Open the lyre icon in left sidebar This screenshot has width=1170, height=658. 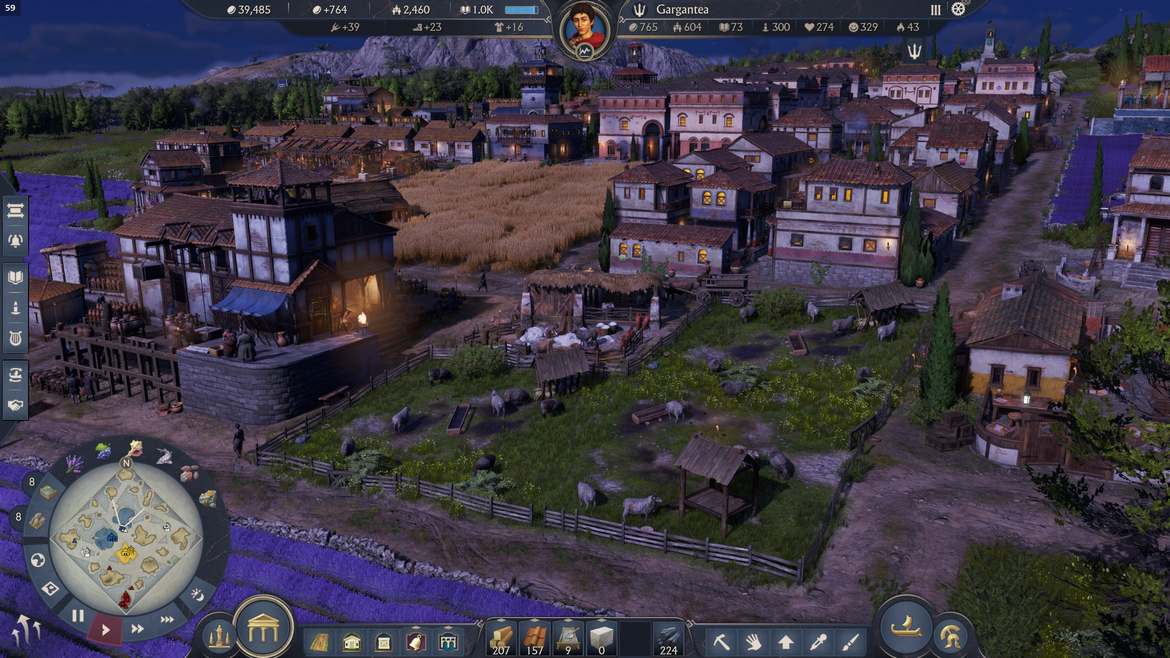[x=16, y=338]
